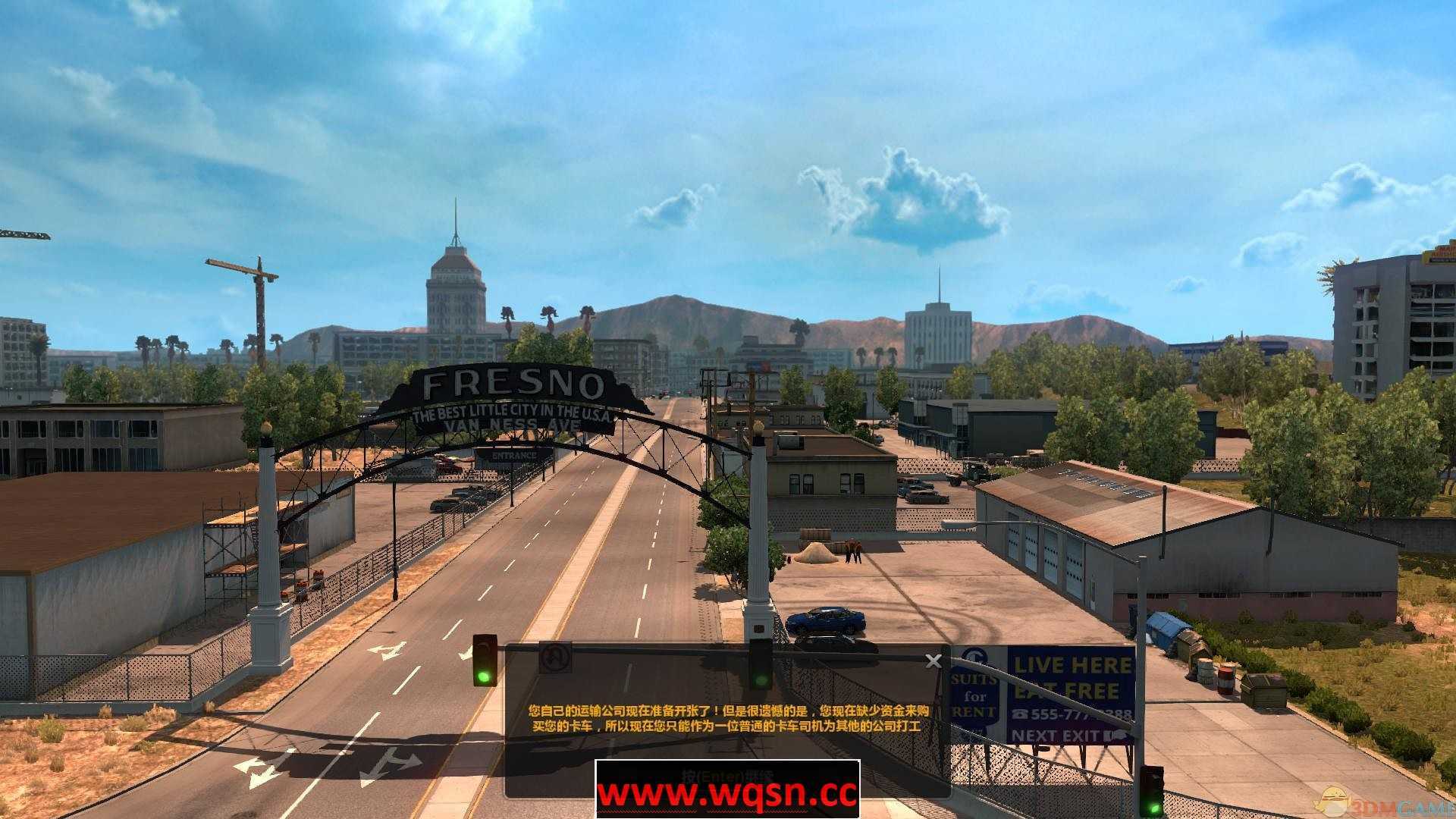Click the 按(Enter)继续 continue prompt

[728, 775]
